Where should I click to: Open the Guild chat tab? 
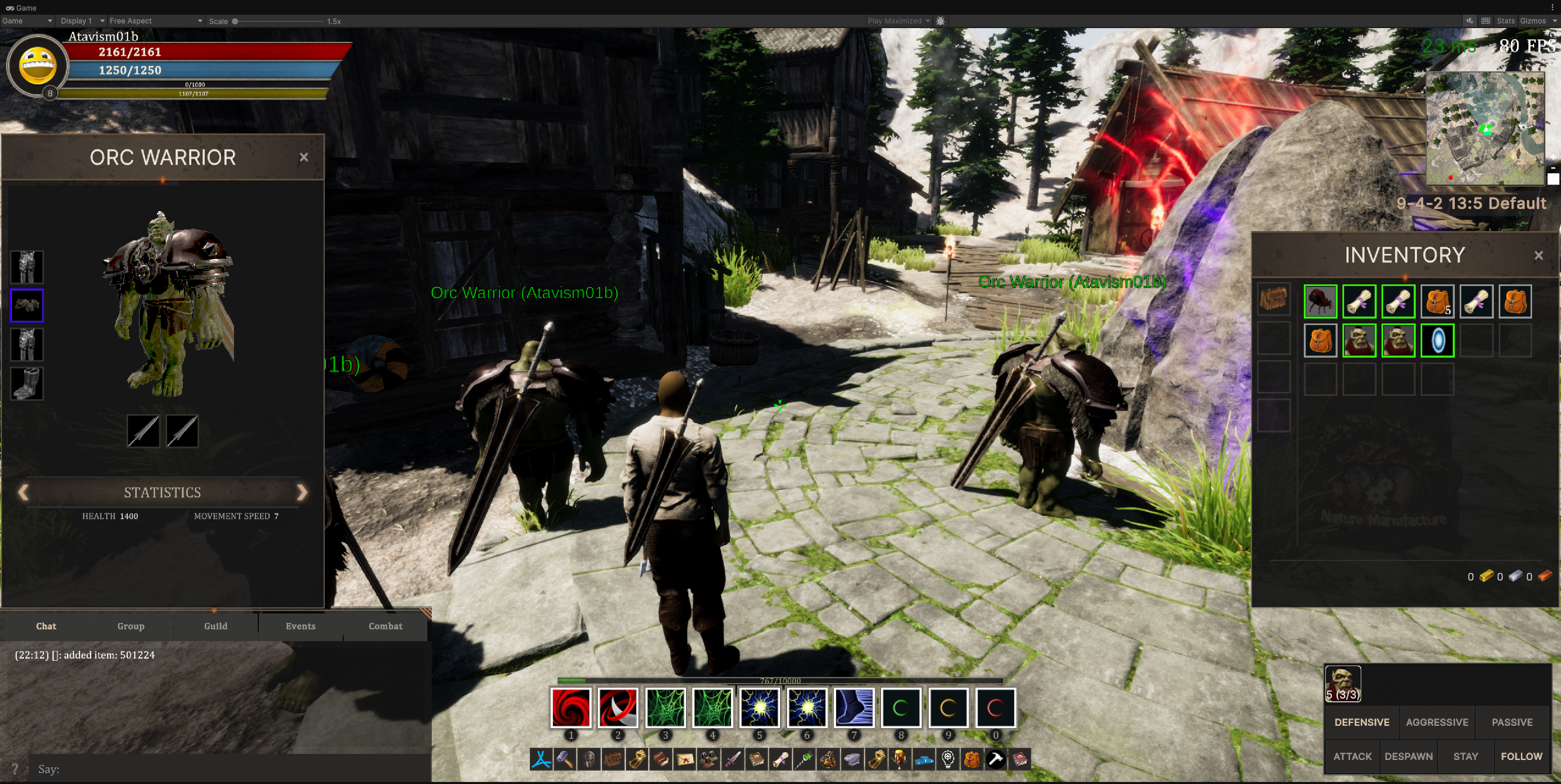[216, 626]
